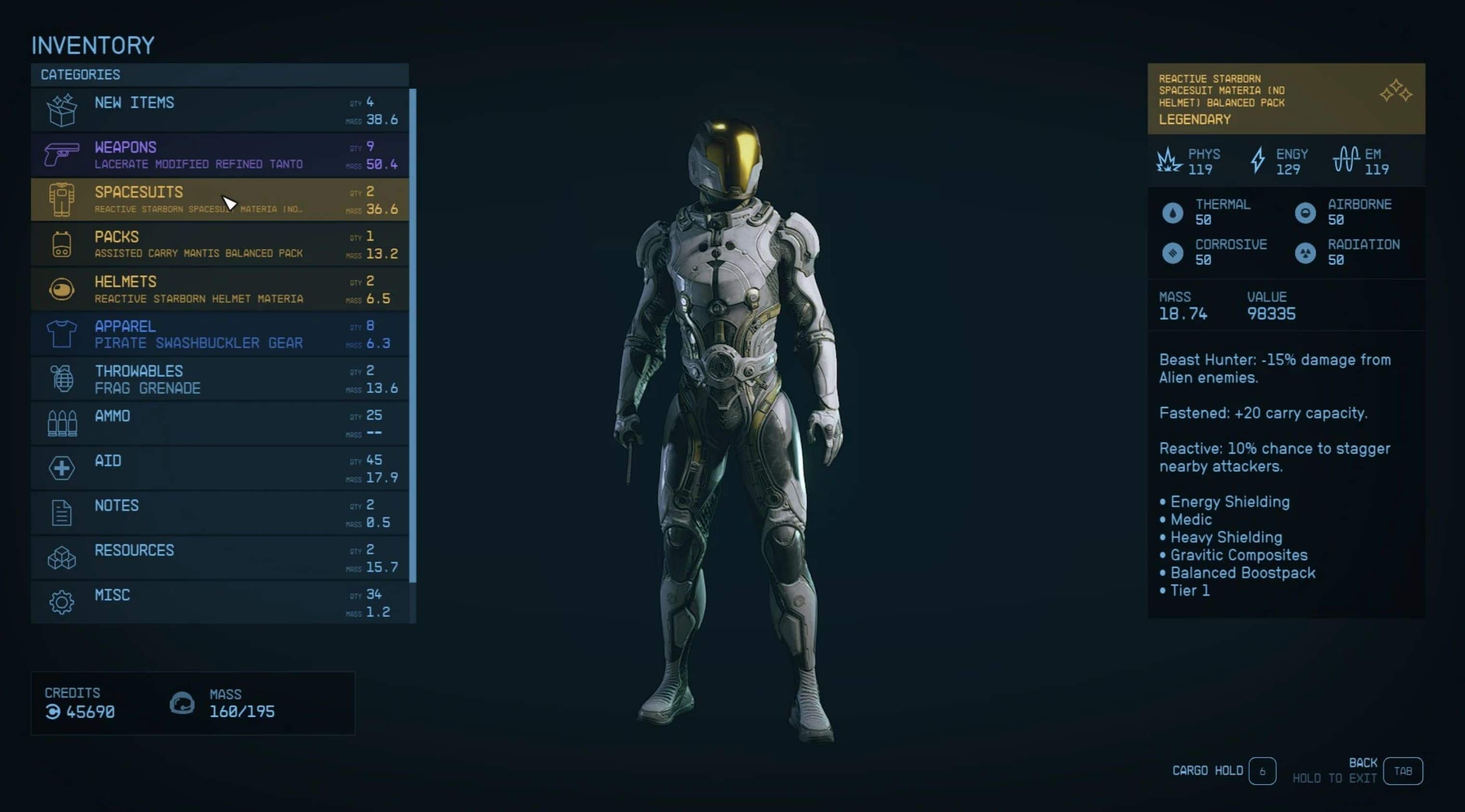Go back using the Back button
This screenshot has height=812, width=1465.
pos(1402,771)
